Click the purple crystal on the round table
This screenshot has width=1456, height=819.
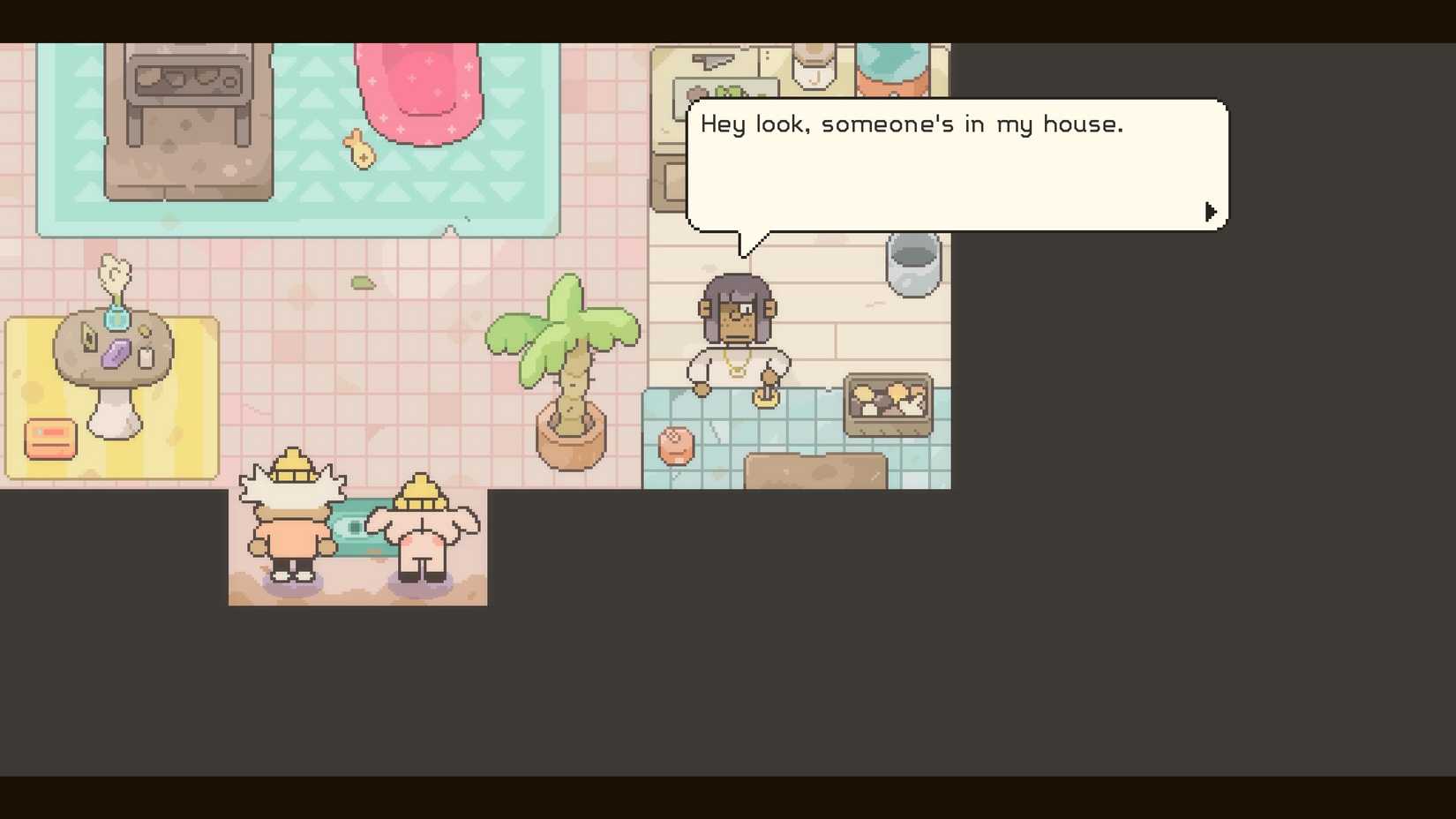(x=116, y=353)
